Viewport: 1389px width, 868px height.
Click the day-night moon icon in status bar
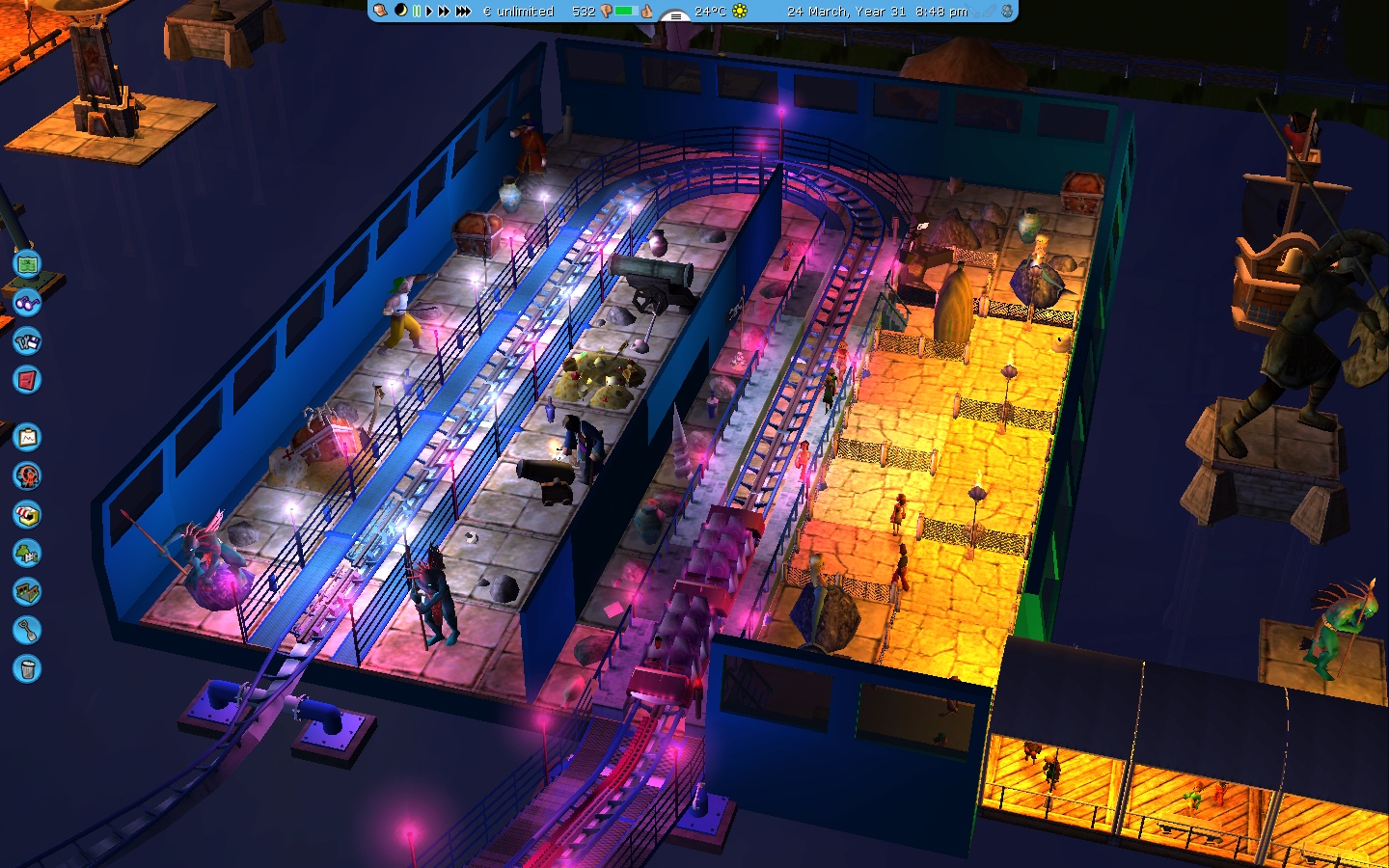[400, 11]
